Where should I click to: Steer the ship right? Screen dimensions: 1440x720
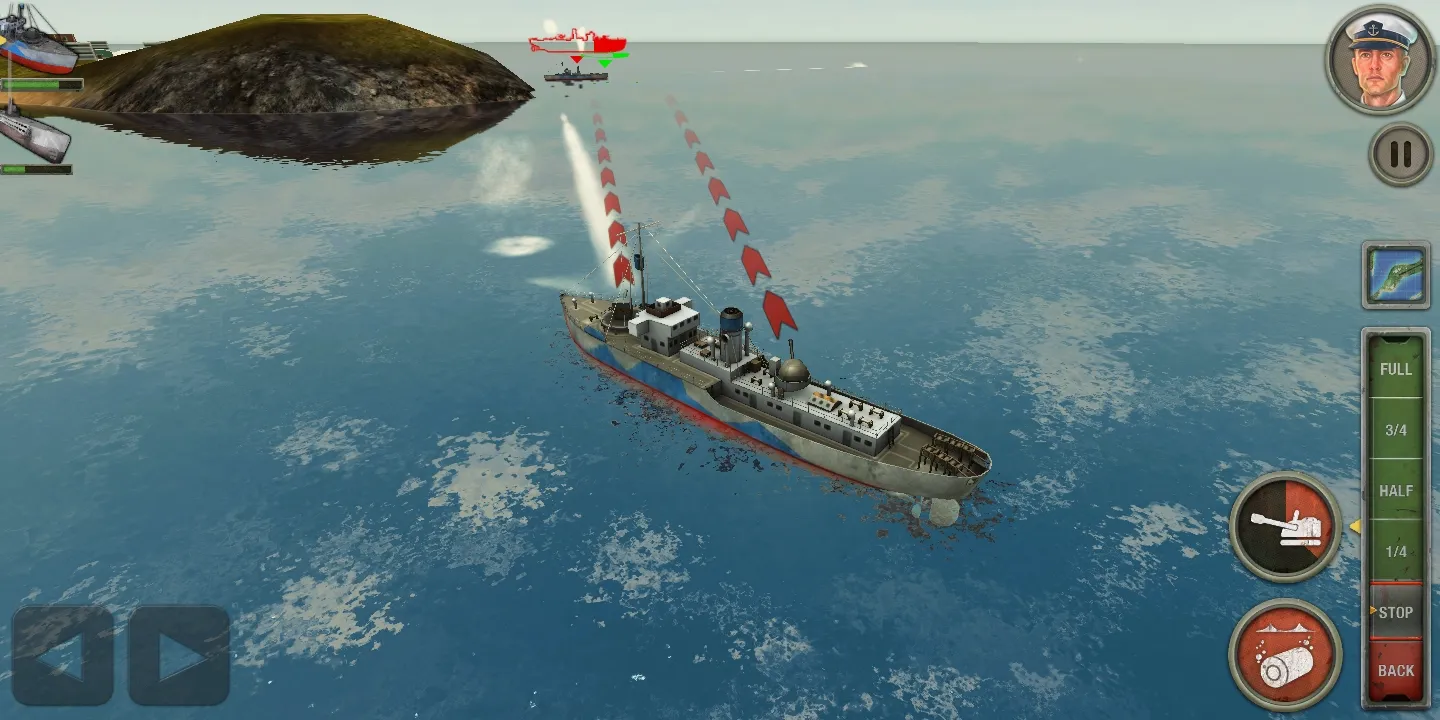coord(180,656)
